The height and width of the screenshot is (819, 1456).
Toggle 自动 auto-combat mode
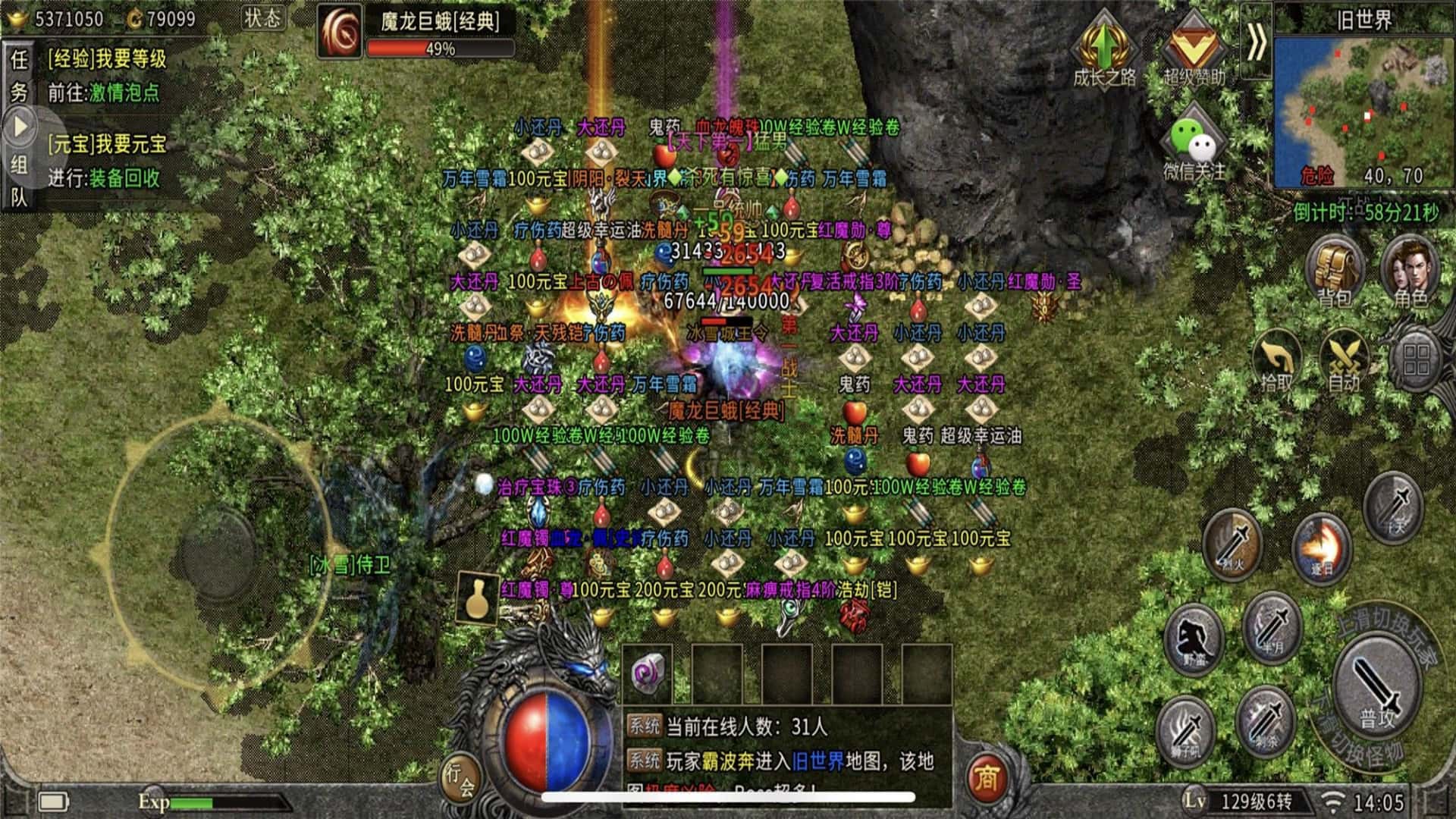tap(1344, 362)
